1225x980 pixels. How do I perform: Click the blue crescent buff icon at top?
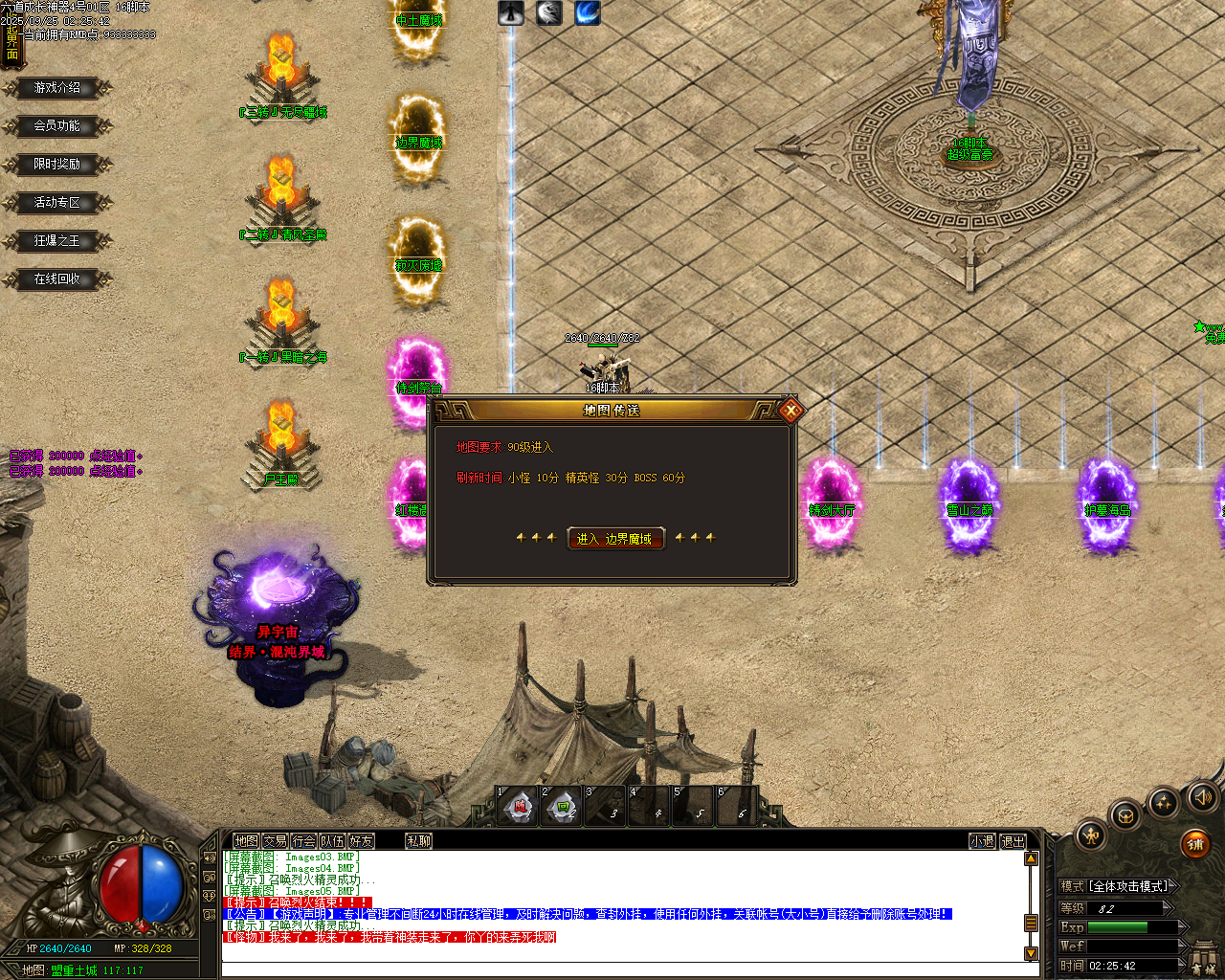pyautogui.click(x=587, y=13)
